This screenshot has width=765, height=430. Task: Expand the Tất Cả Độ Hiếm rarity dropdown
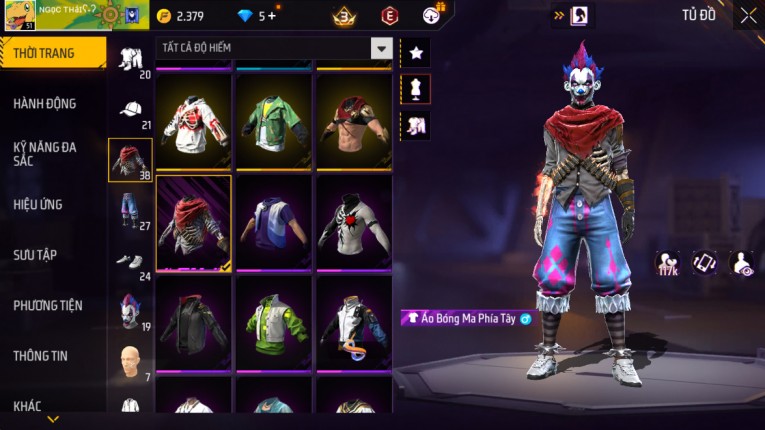(x=381, y=48)
